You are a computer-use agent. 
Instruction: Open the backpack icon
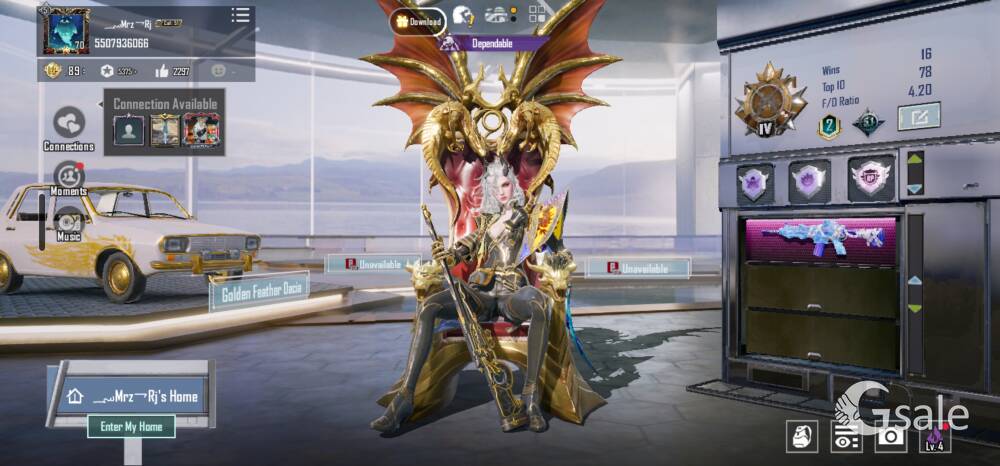point(801,436)
